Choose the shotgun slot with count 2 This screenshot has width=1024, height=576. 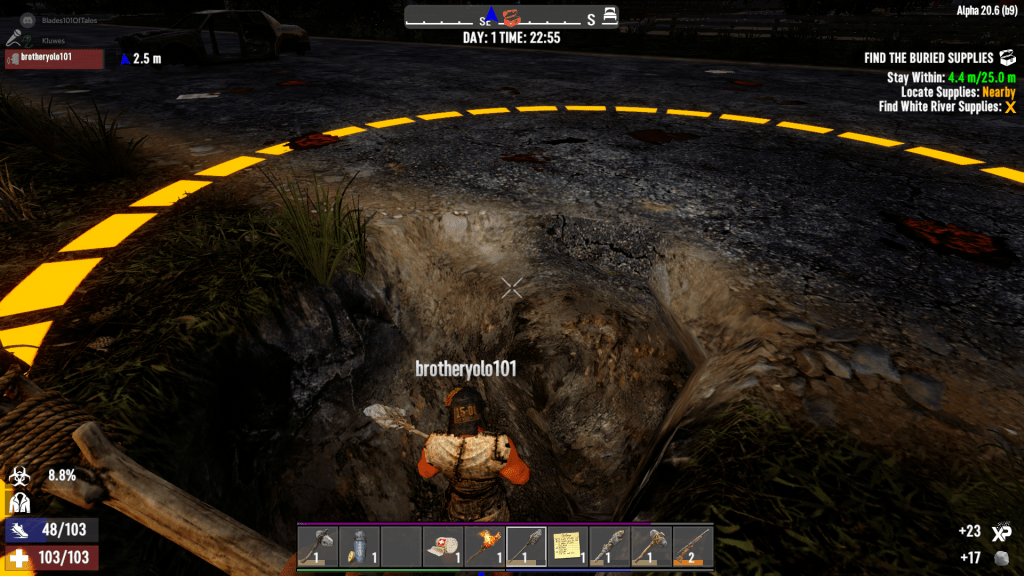[693, 547]
